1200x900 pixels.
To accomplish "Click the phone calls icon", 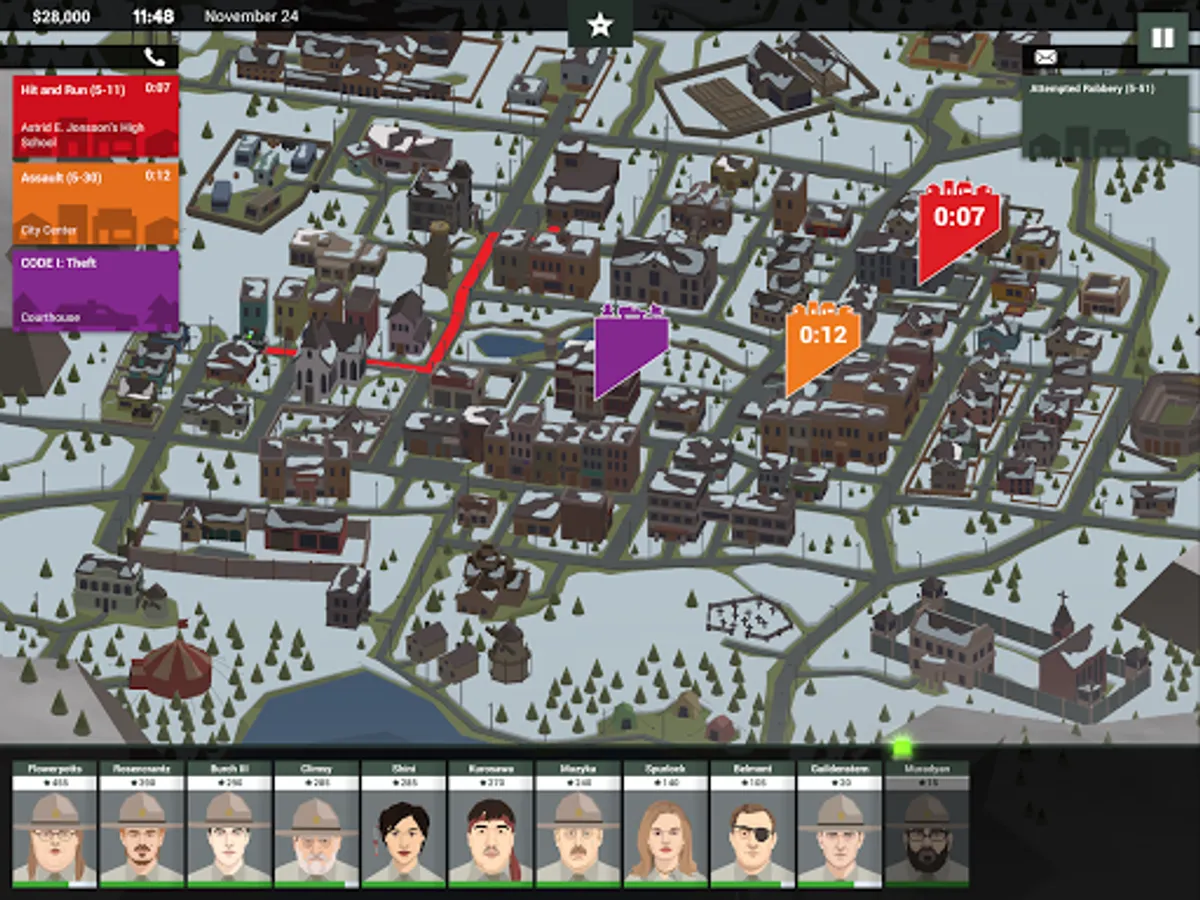I will [x=154, y=57].
